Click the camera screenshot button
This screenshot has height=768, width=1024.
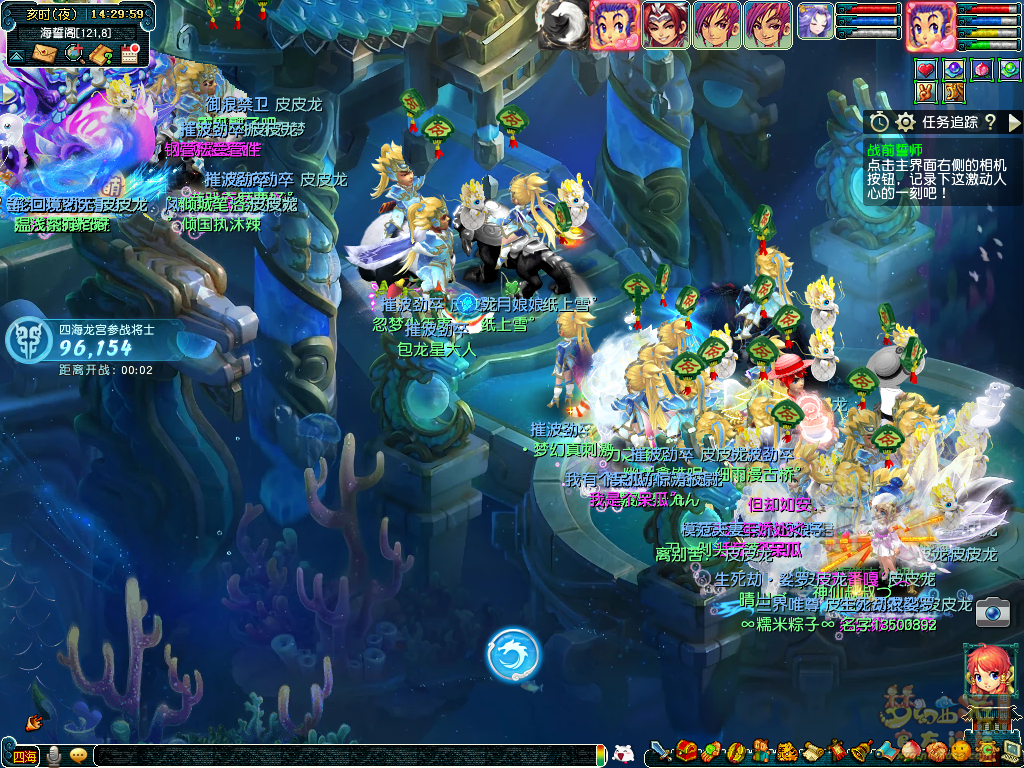(993, 611)
